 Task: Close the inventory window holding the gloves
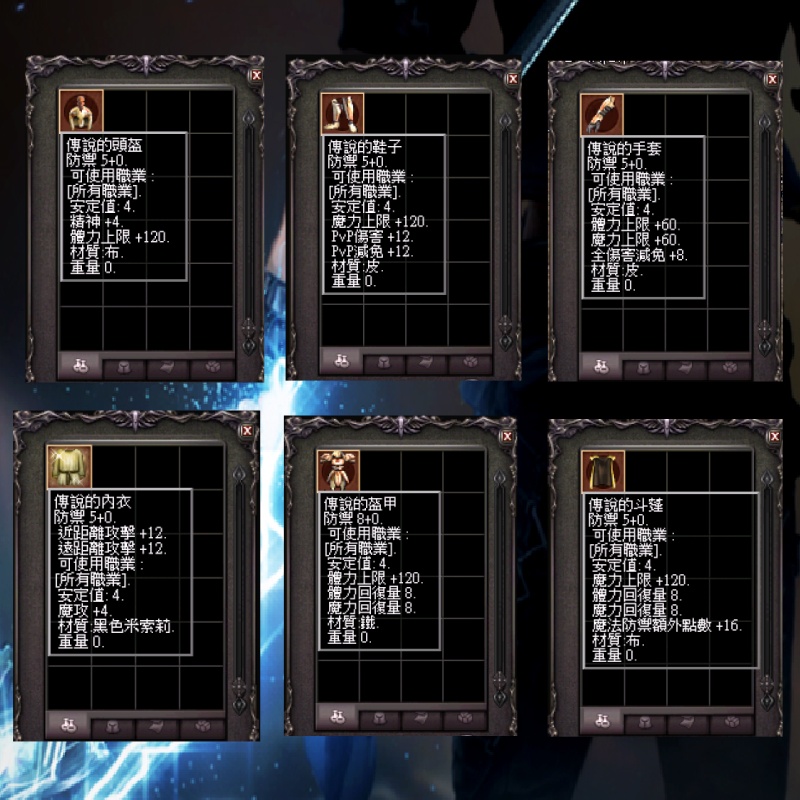pyautogui.click(x=772, y=78)
